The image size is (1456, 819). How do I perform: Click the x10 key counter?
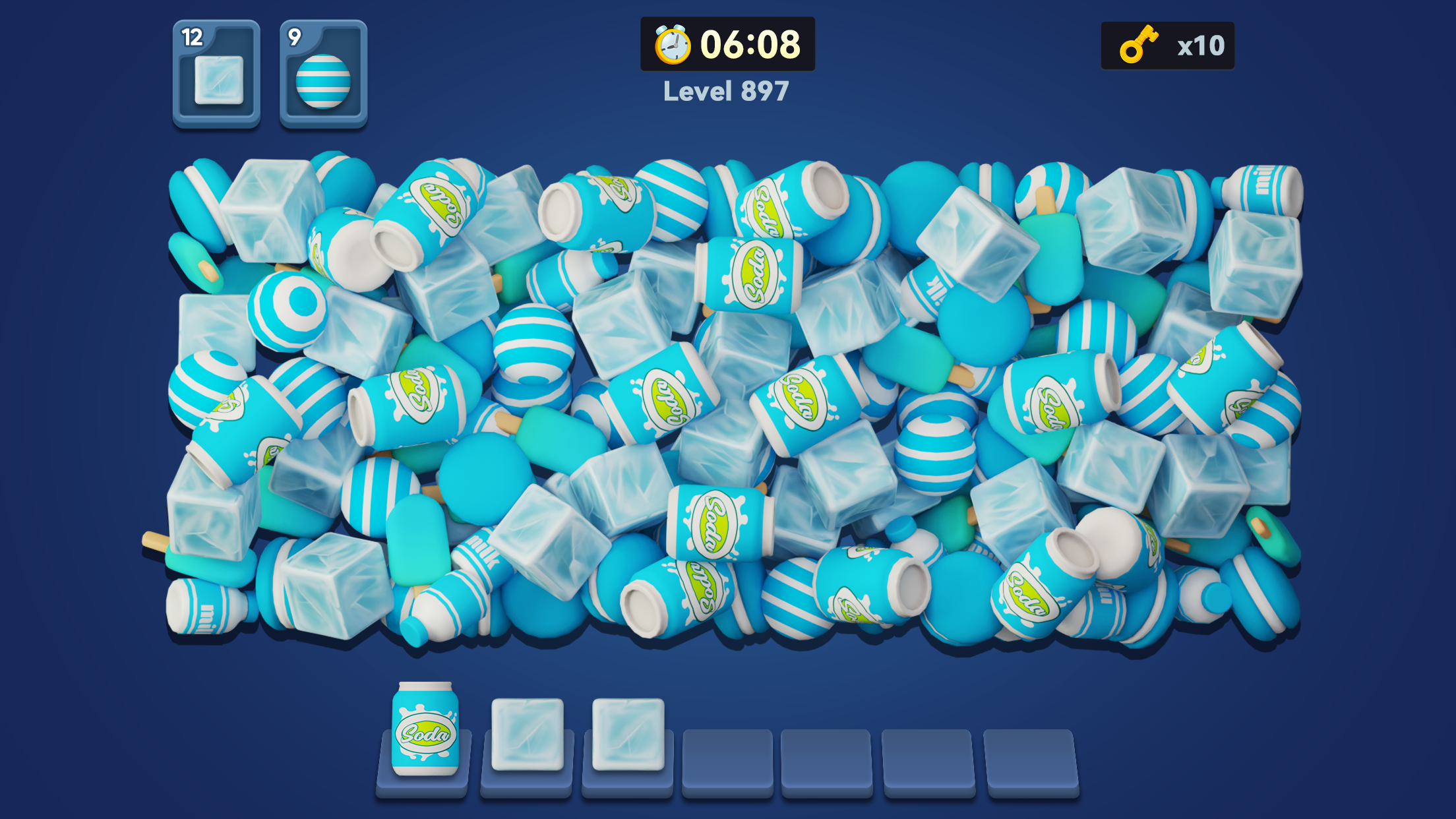click(1201, 46)
